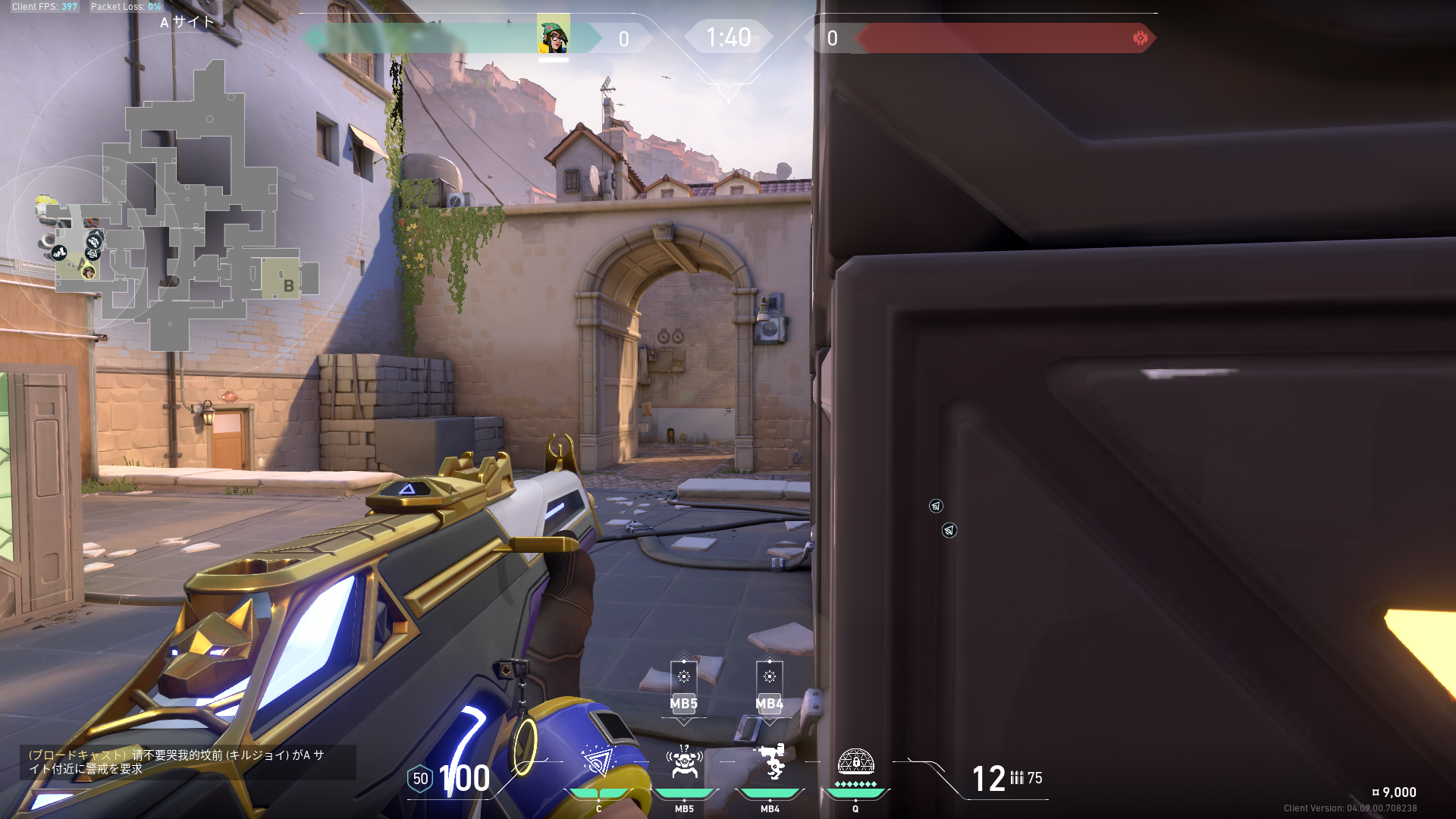1456x819 pixels.
Task: Choose the Alarmbot ability icon
Action: click(x=684, y=762)
